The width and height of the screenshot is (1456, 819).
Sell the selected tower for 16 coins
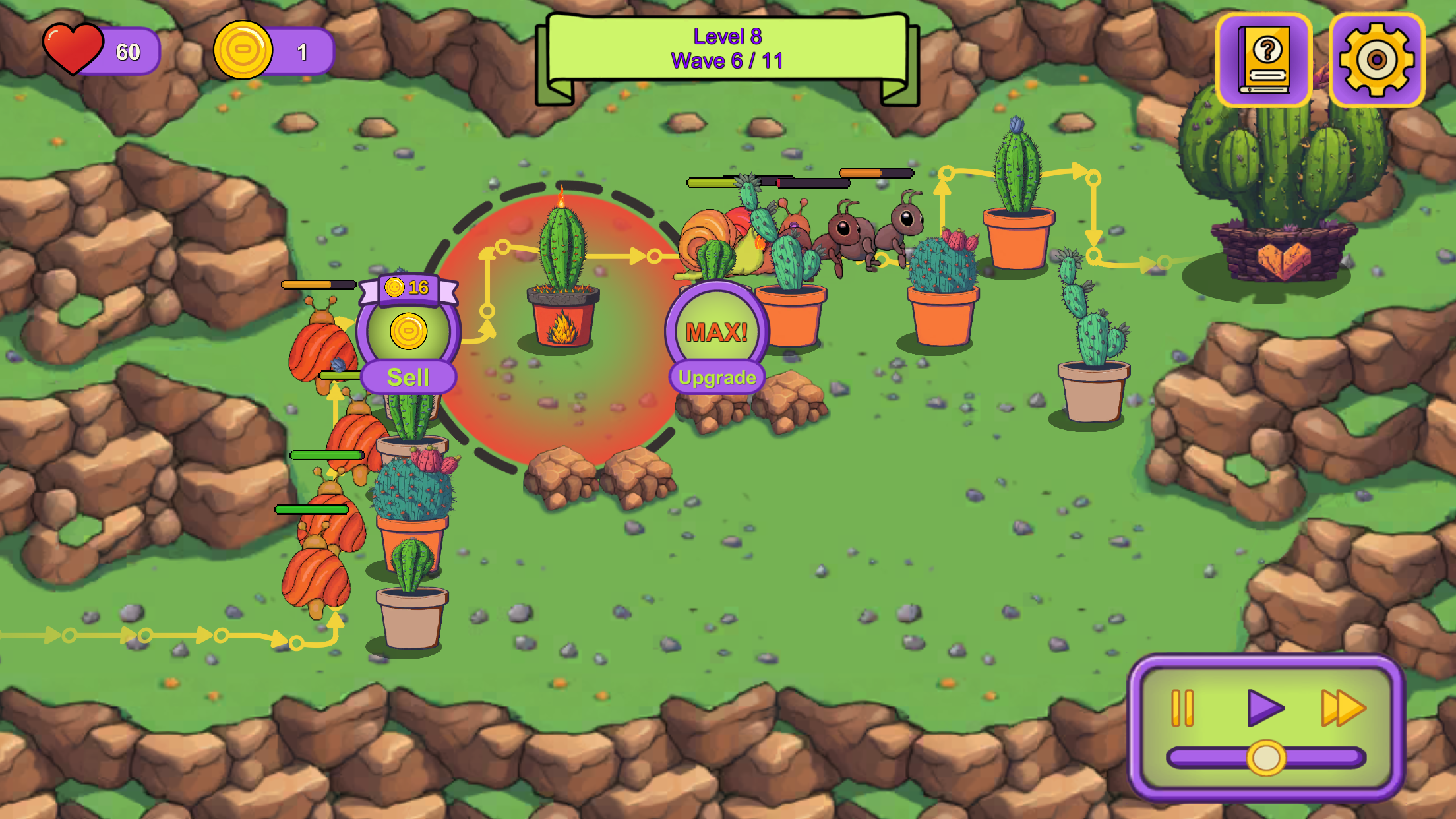point(408,377)
